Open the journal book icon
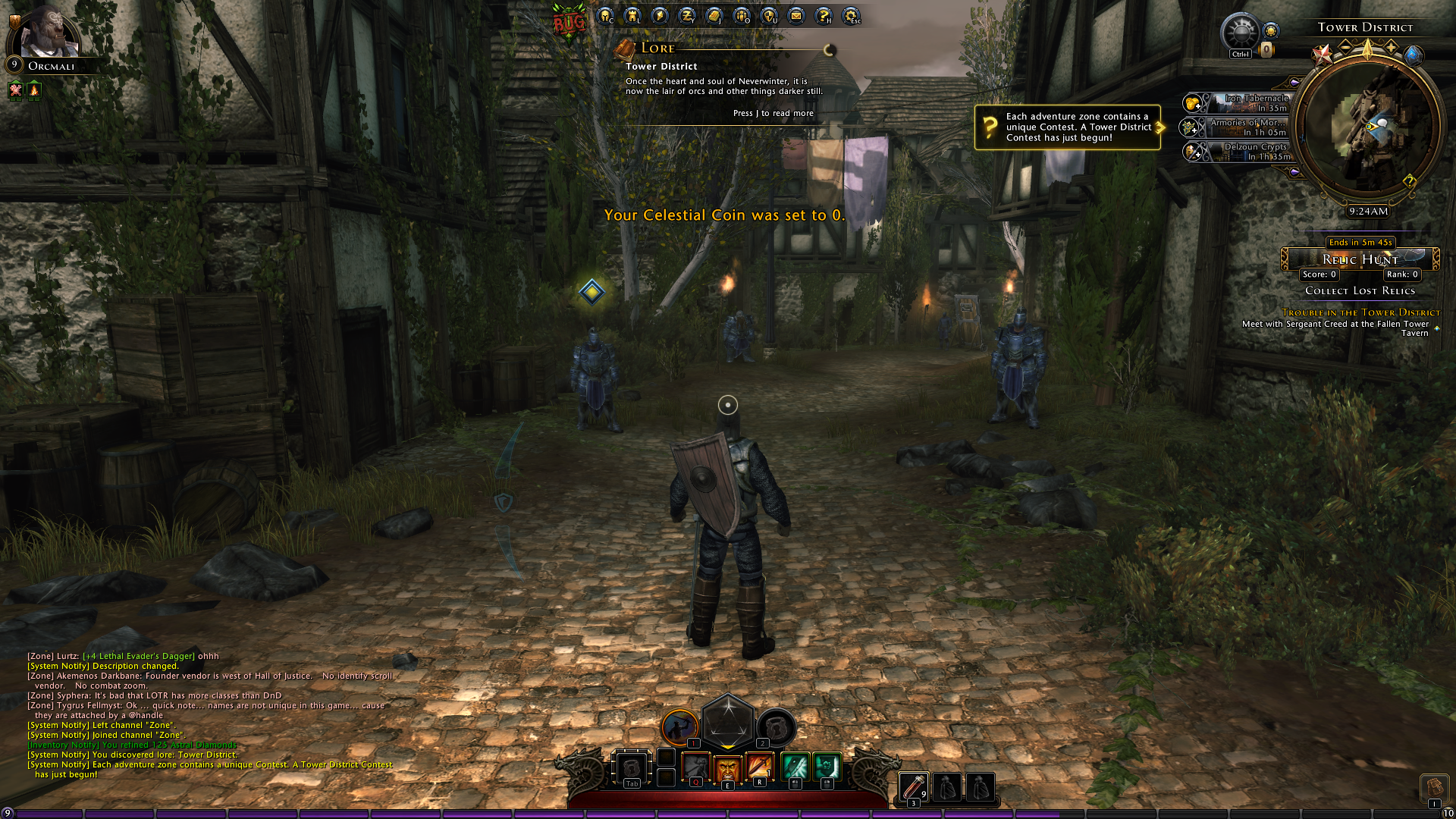 pyautogui.click(x=714, y=15)
